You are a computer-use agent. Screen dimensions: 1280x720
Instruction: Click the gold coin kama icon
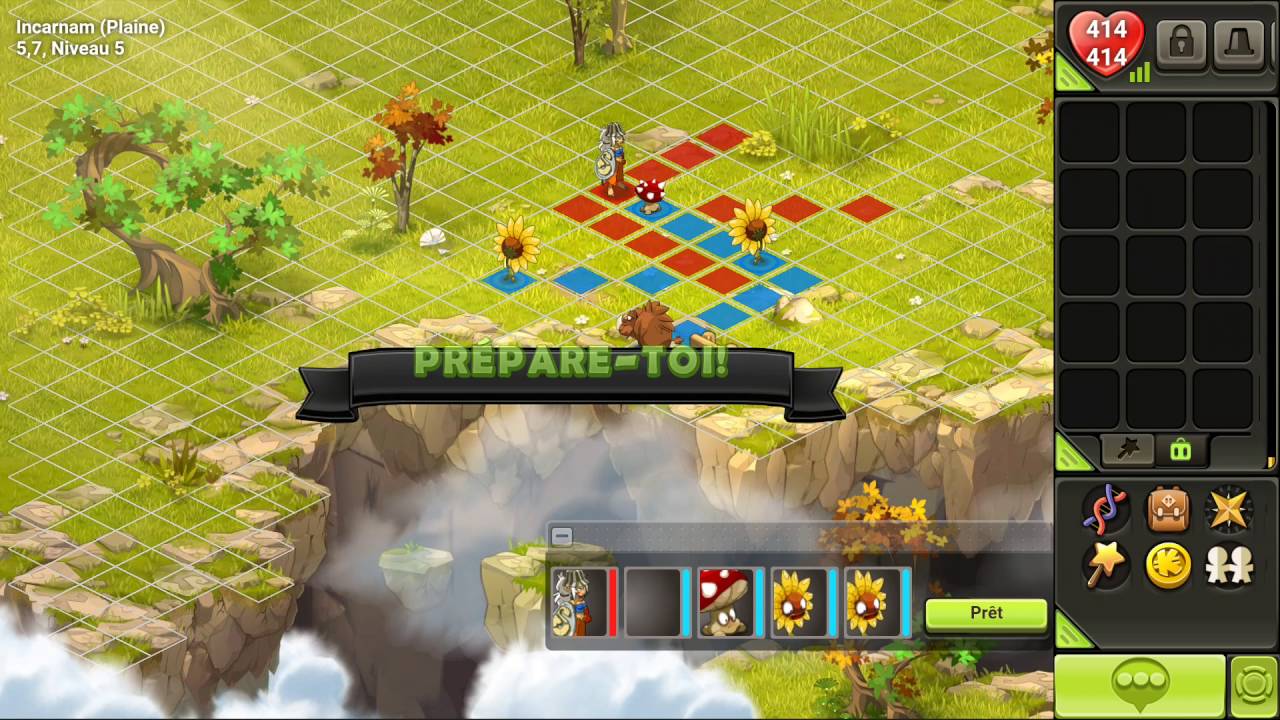(1167, 566)
